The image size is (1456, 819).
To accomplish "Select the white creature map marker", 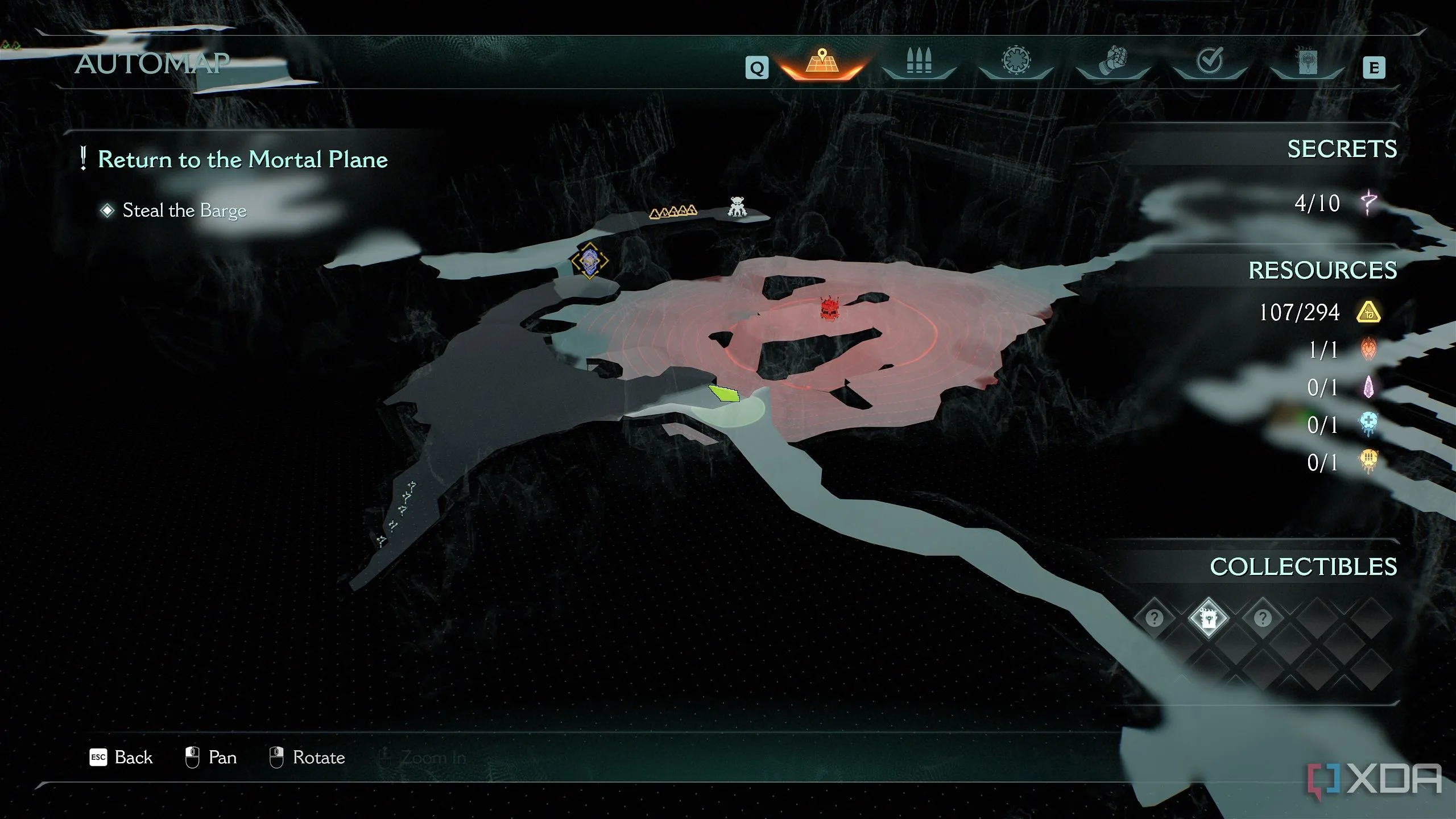I will (x=738, y=206).
